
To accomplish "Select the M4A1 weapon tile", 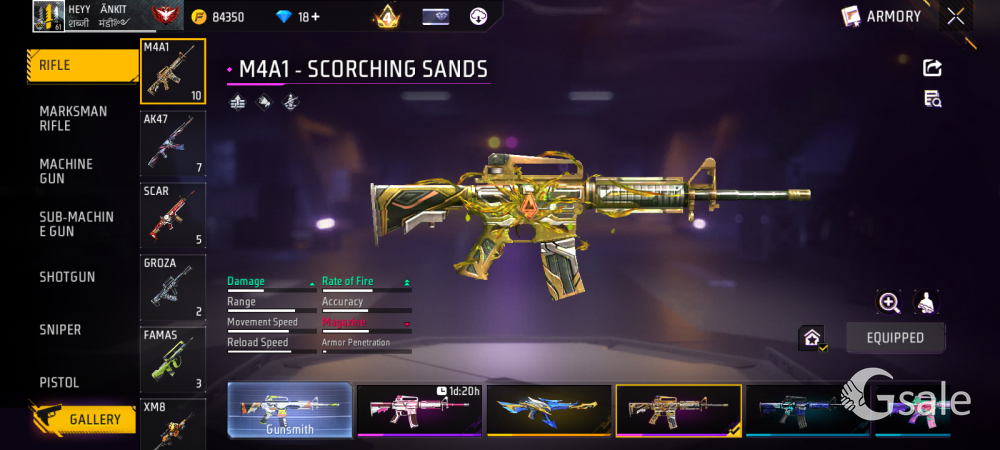I will pos(173,72).
